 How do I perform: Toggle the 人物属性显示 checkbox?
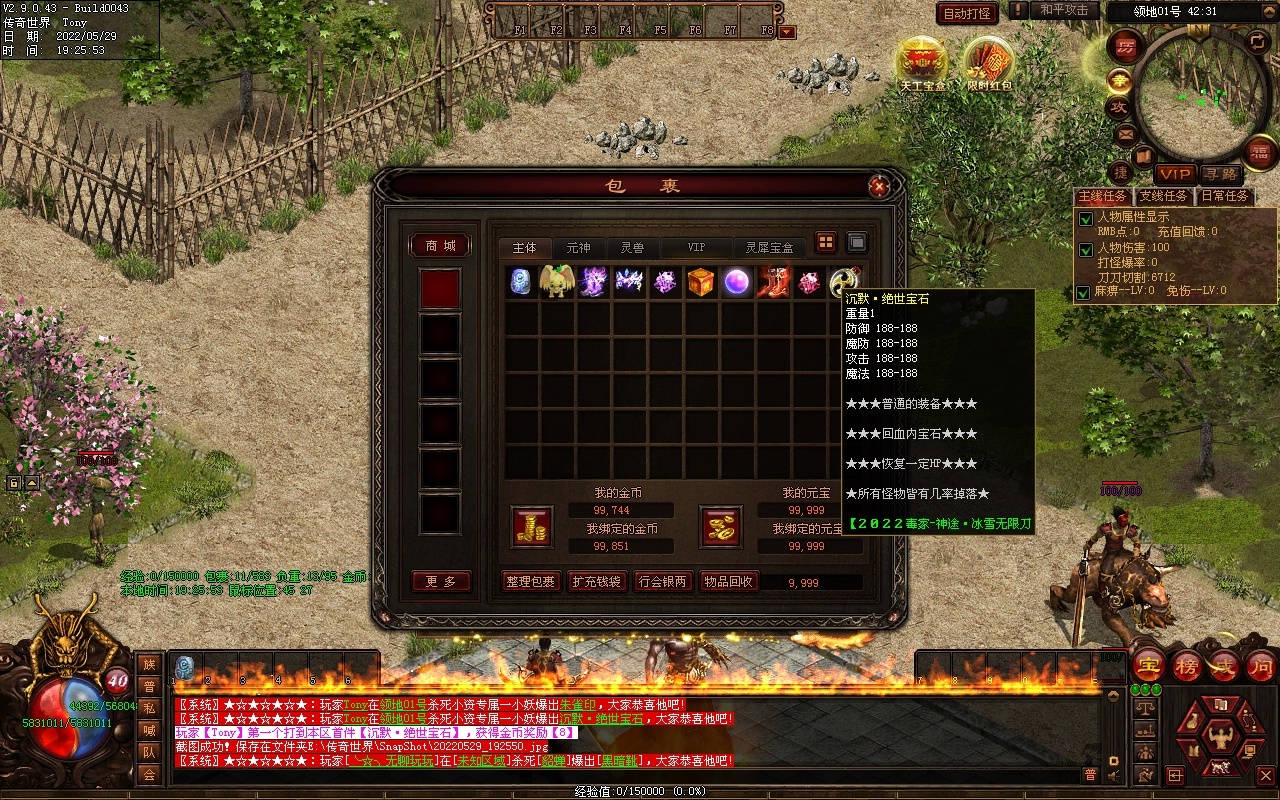[x=1085, y=218]
